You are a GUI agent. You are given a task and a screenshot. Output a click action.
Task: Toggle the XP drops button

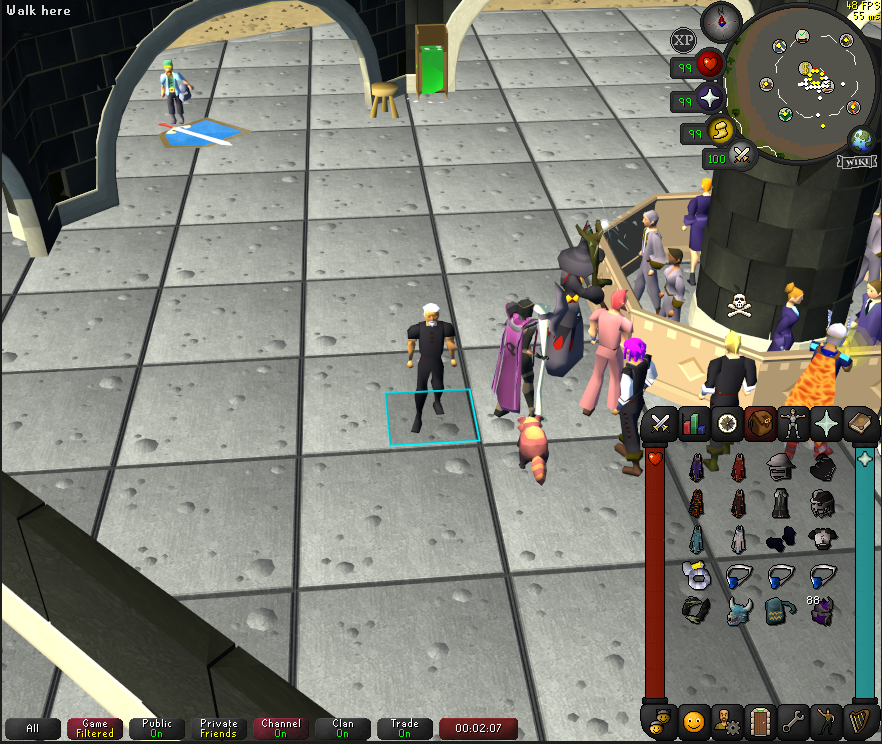(x=684, y=40)
